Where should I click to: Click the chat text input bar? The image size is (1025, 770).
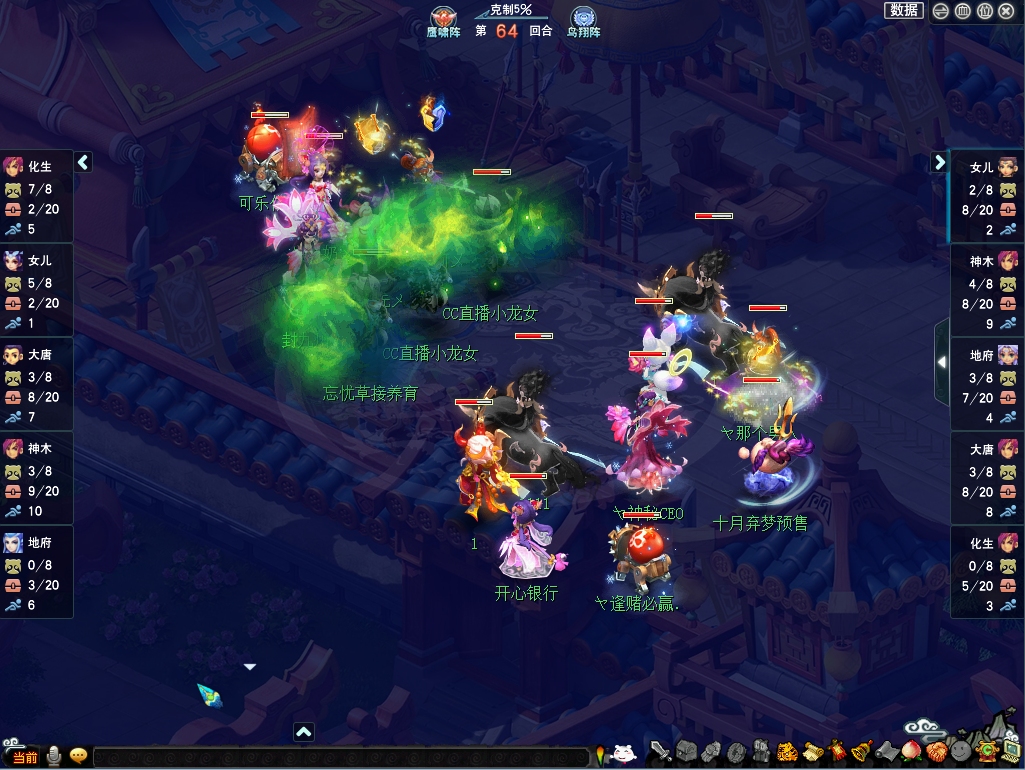pos(340,757)
